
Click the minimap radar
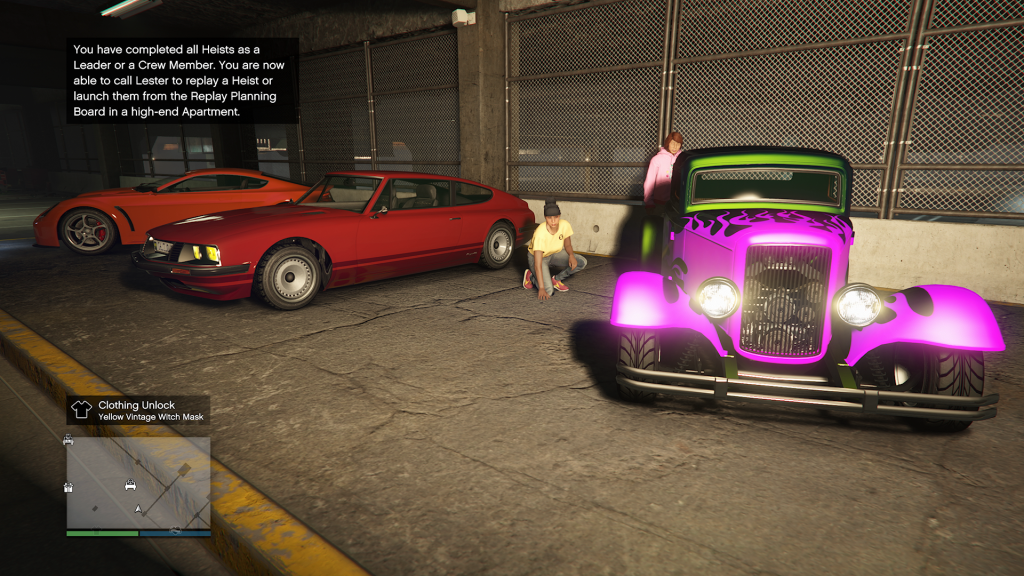click(x=139, y=482)
